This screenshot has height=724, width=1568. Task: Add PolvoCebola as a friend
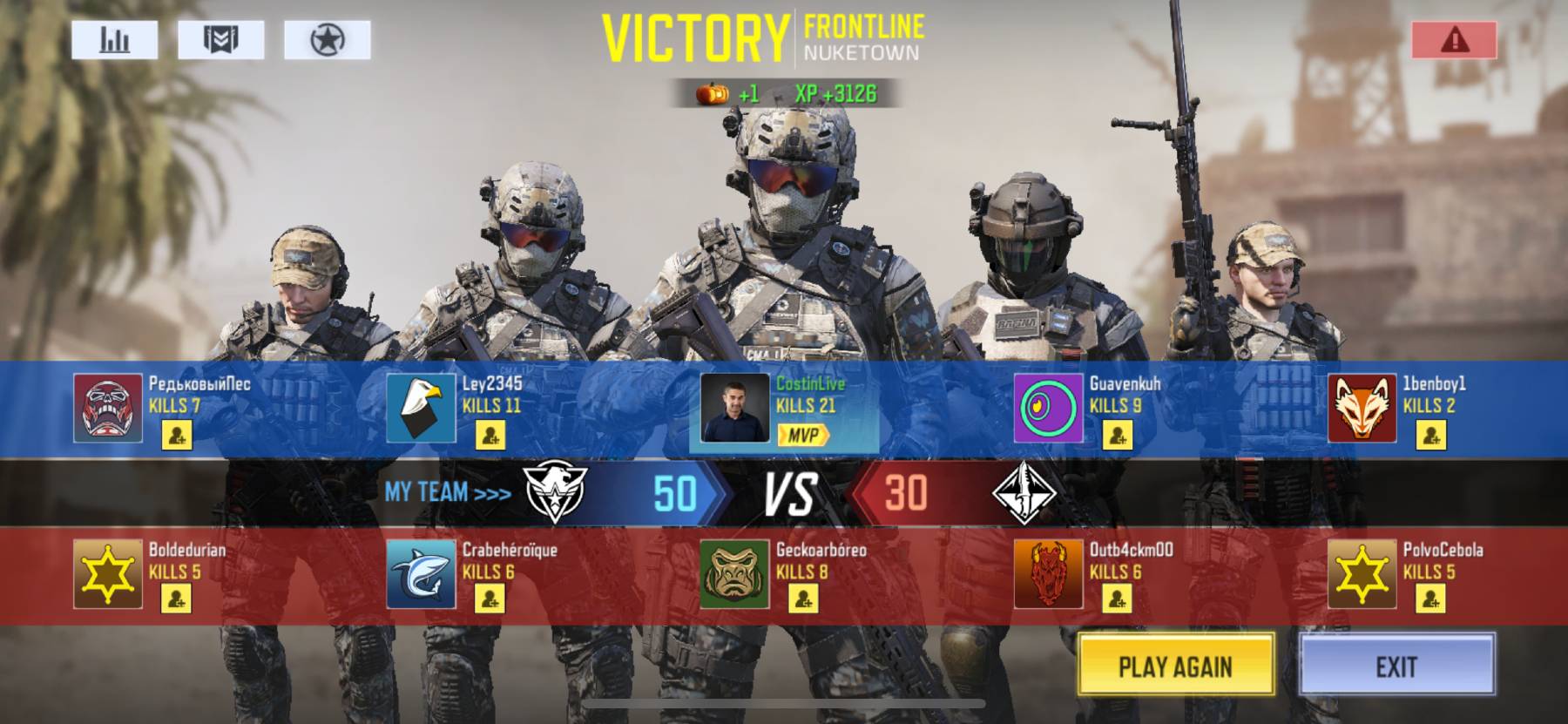(1431, 599)
